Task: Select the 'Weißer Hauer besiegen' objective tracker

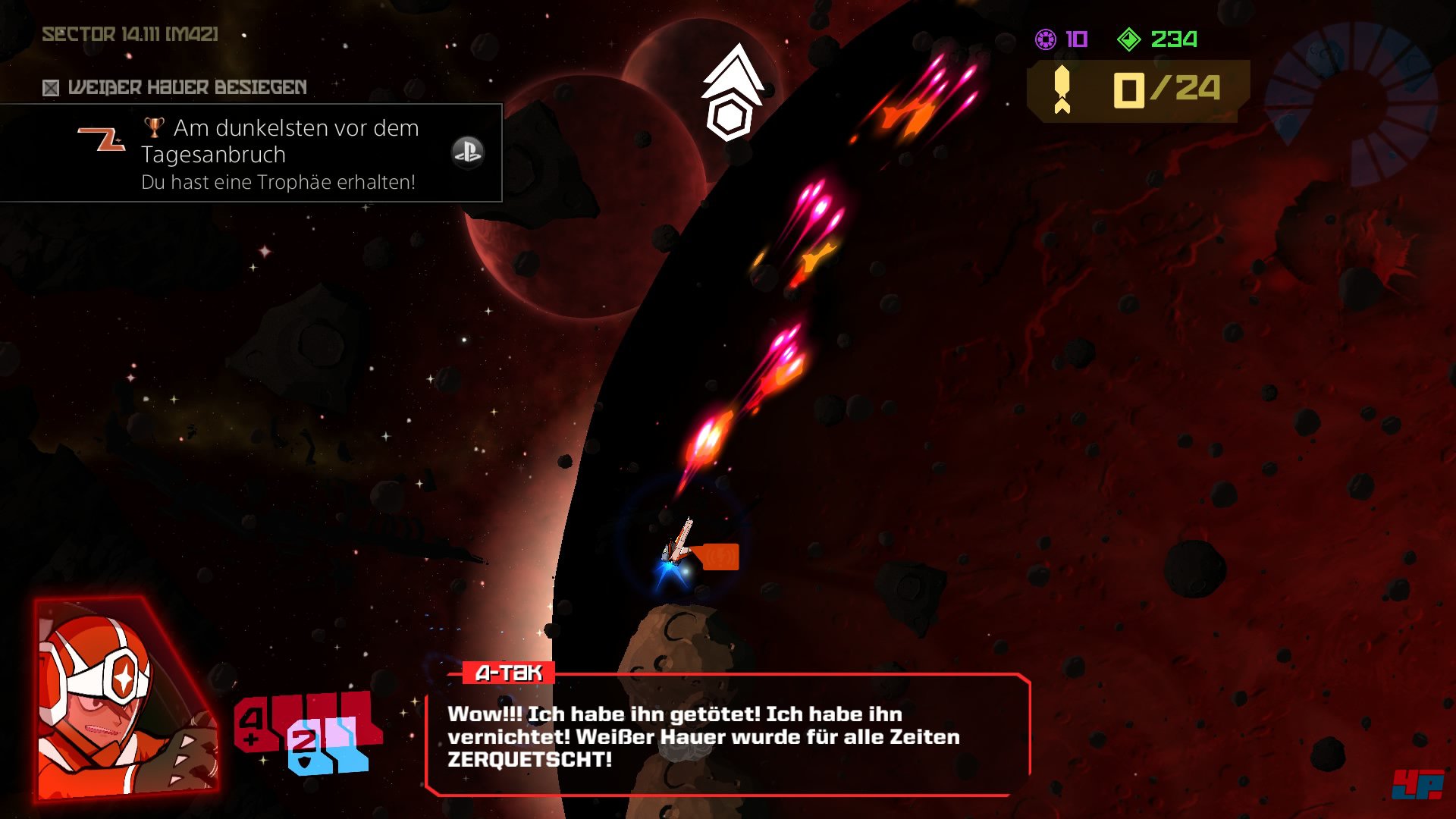Action: coord(175,88)
